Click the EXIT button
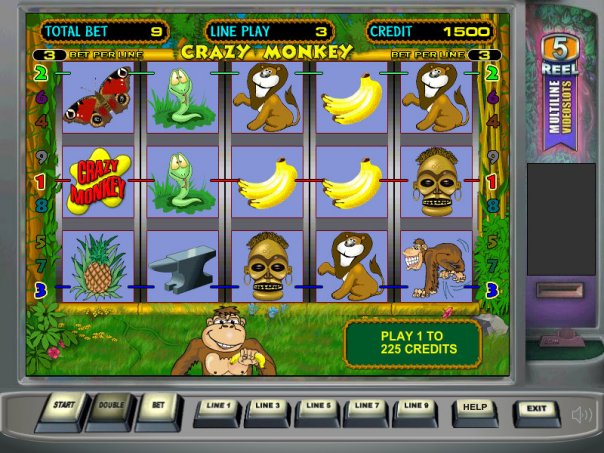 click(537, 409)
